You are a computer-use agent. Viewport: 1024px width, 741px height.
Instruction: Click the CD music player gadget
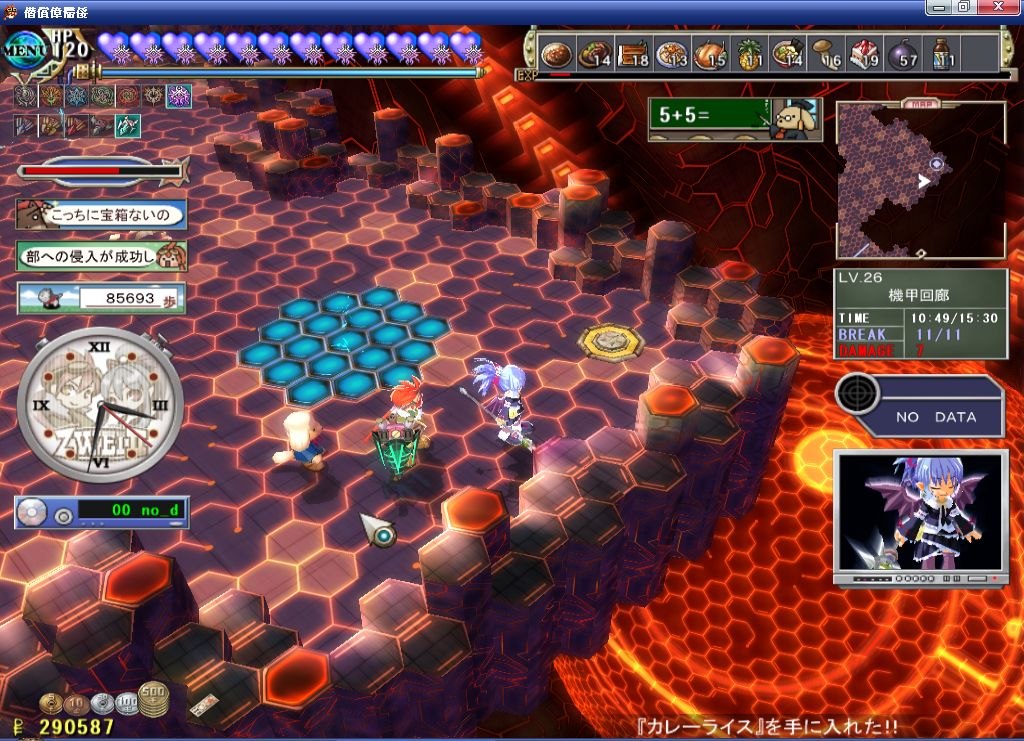[101, 512]
